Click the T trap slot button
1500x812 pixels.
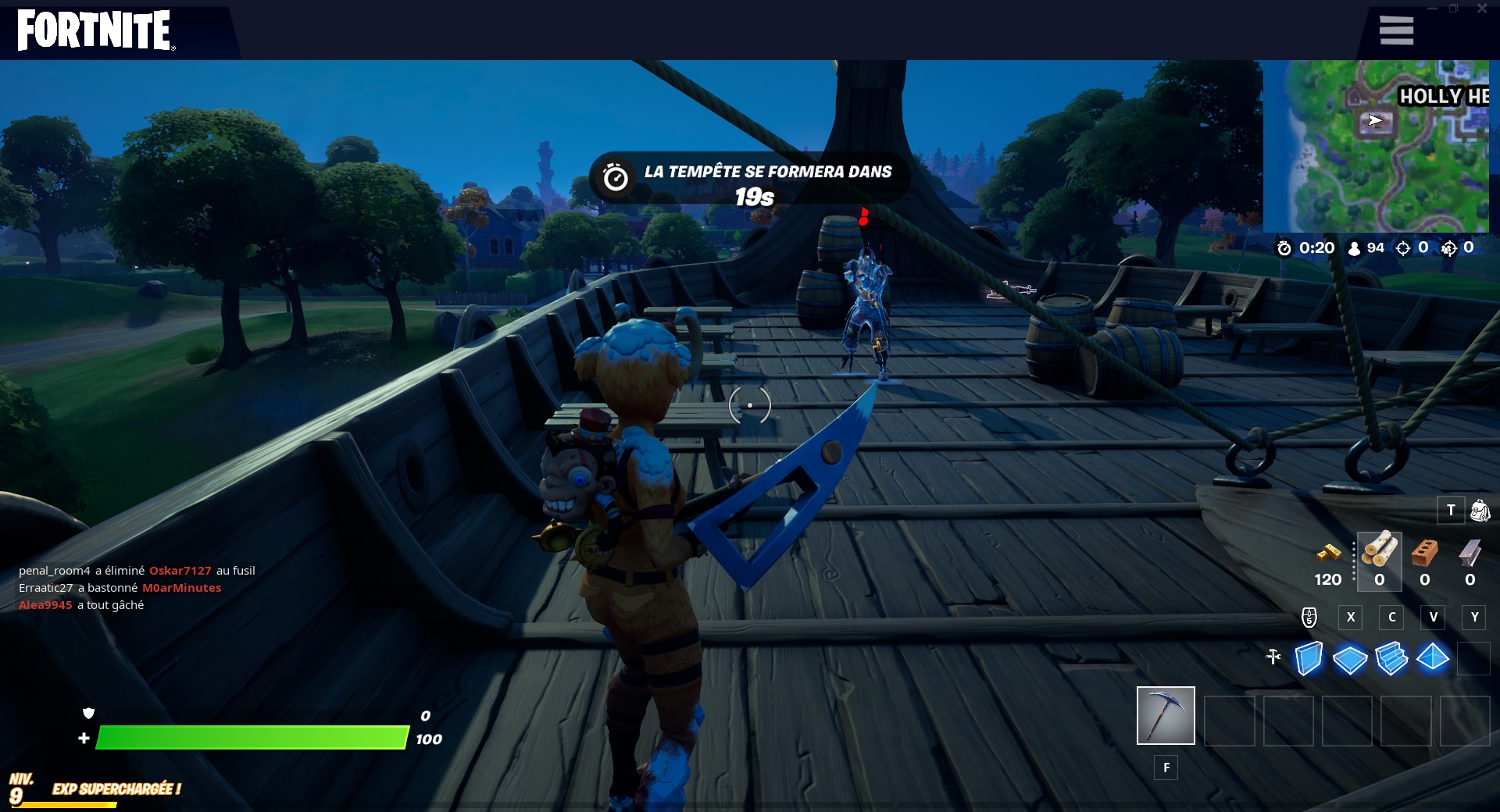pos(1452,510)
